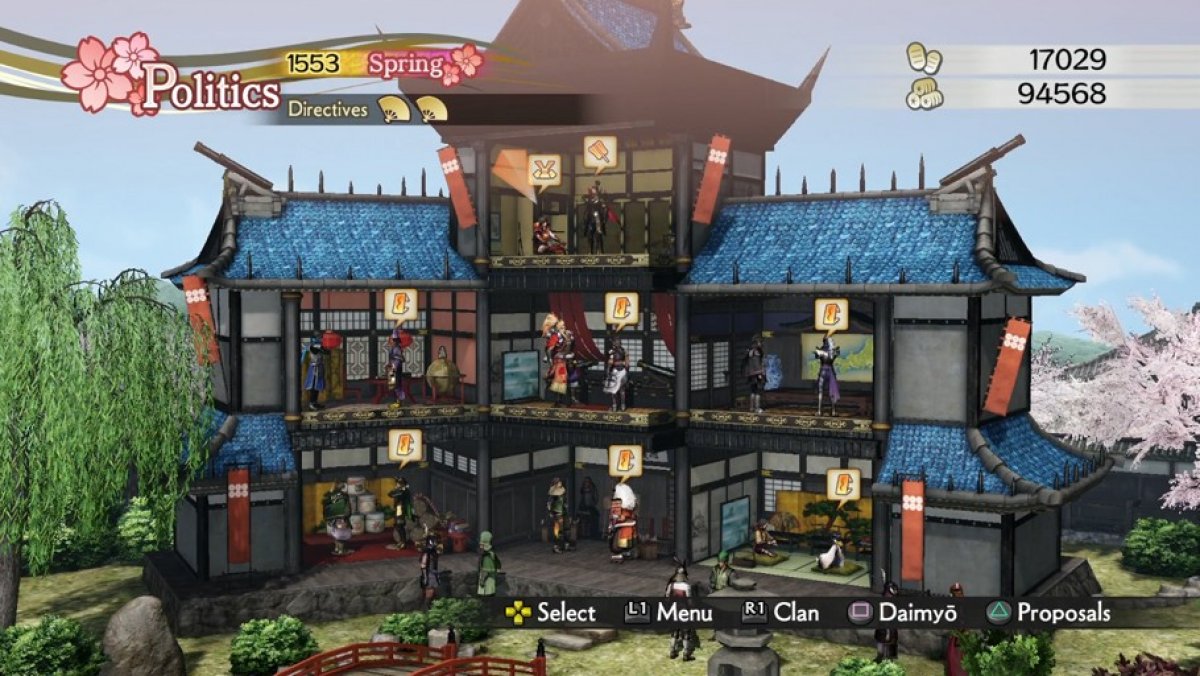Screen dimensions: 1200x676
Task: Select the bubble above the white-haired officer
Action: [x=625, y=461]
